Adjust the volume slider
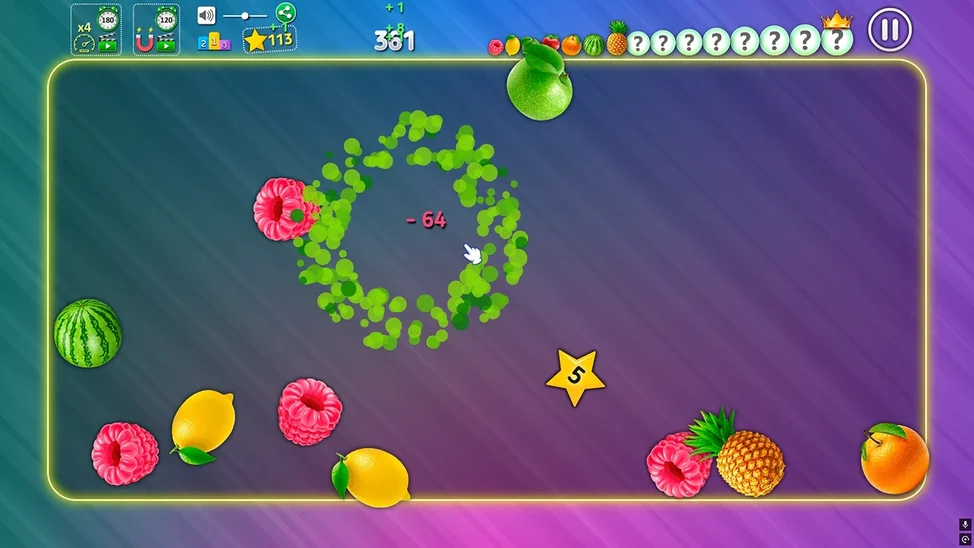 (x=245, y=16)
